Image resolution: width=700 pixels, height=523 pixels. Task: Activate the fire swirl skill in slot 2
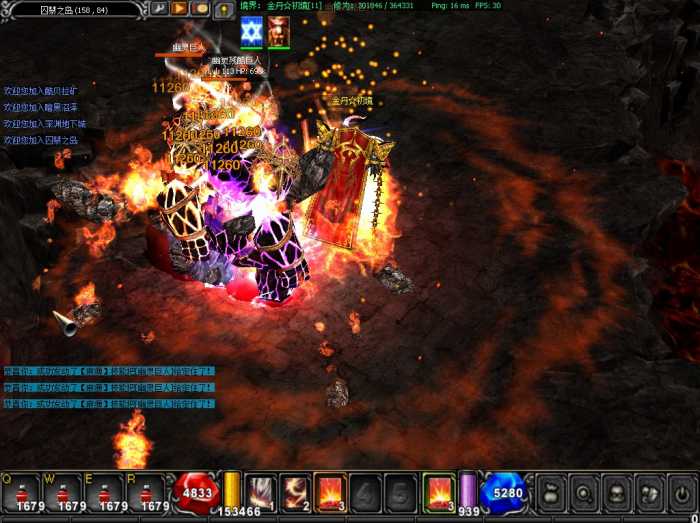click(296, 491)
